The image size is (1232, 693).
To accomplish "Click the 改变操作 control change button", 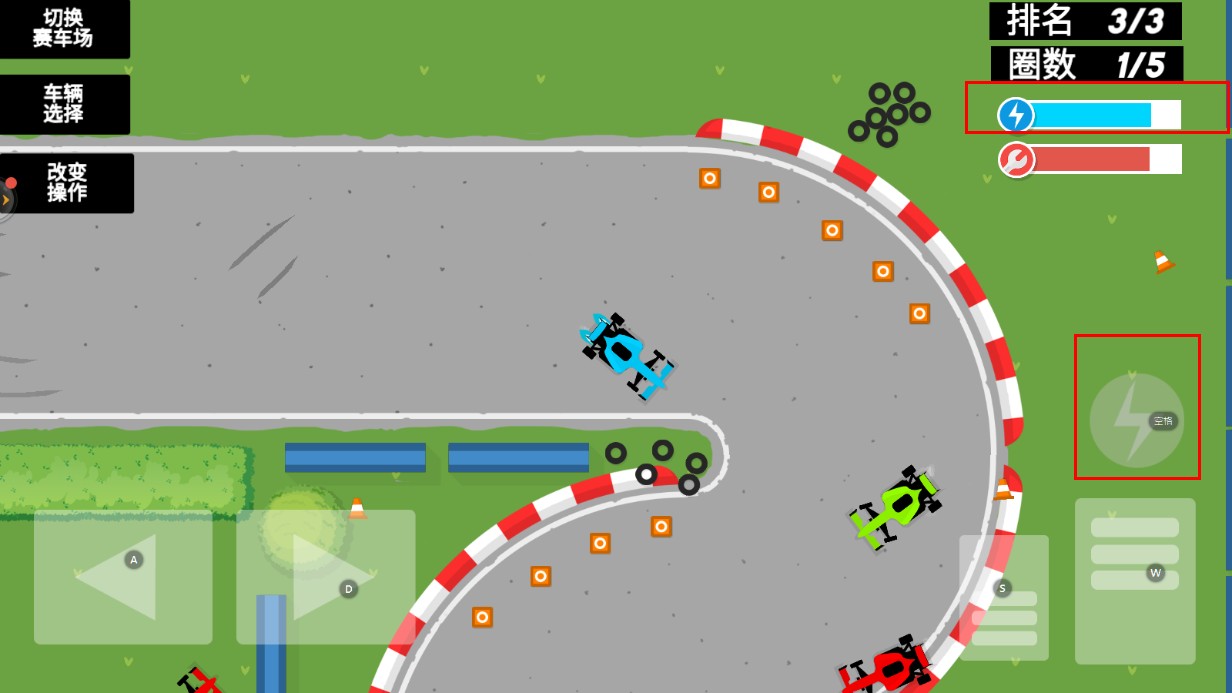I will coord(68,182).
